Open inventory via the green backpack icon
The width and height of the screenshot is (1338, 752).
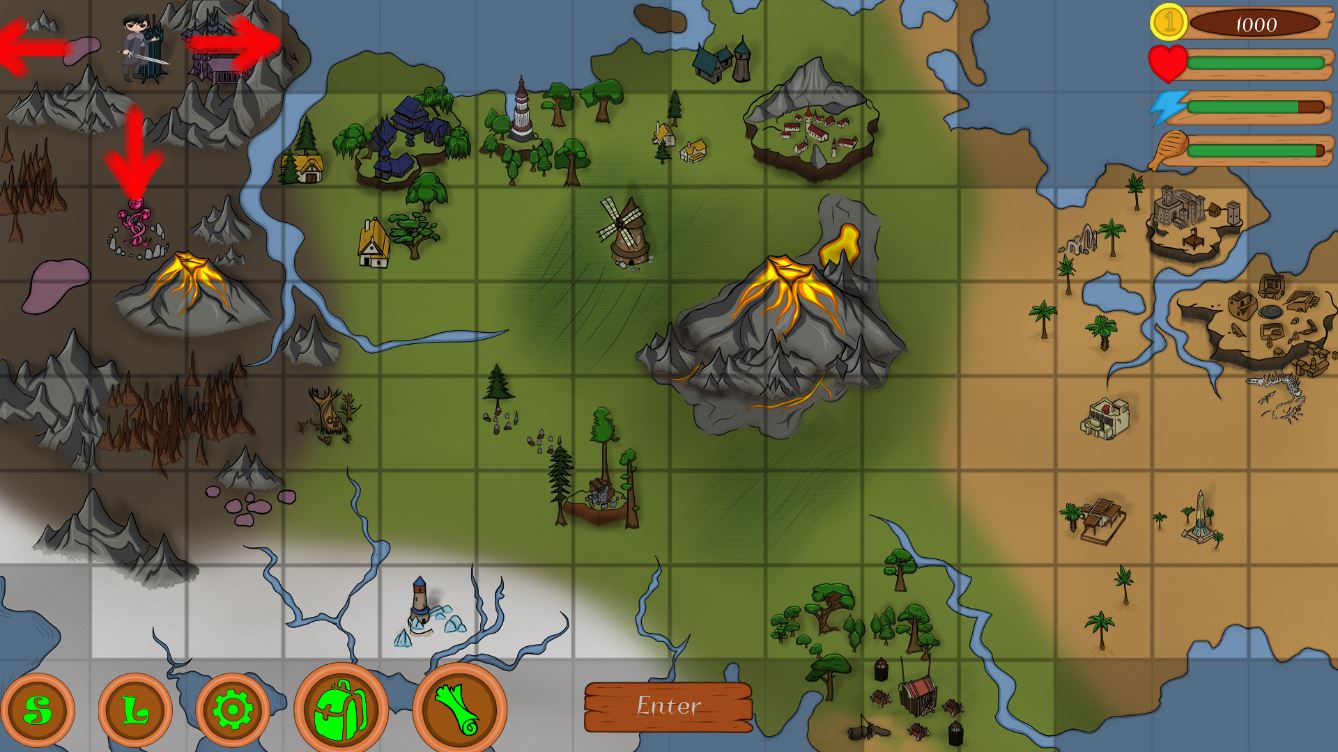pyautogui.click(x=340, y=710)
